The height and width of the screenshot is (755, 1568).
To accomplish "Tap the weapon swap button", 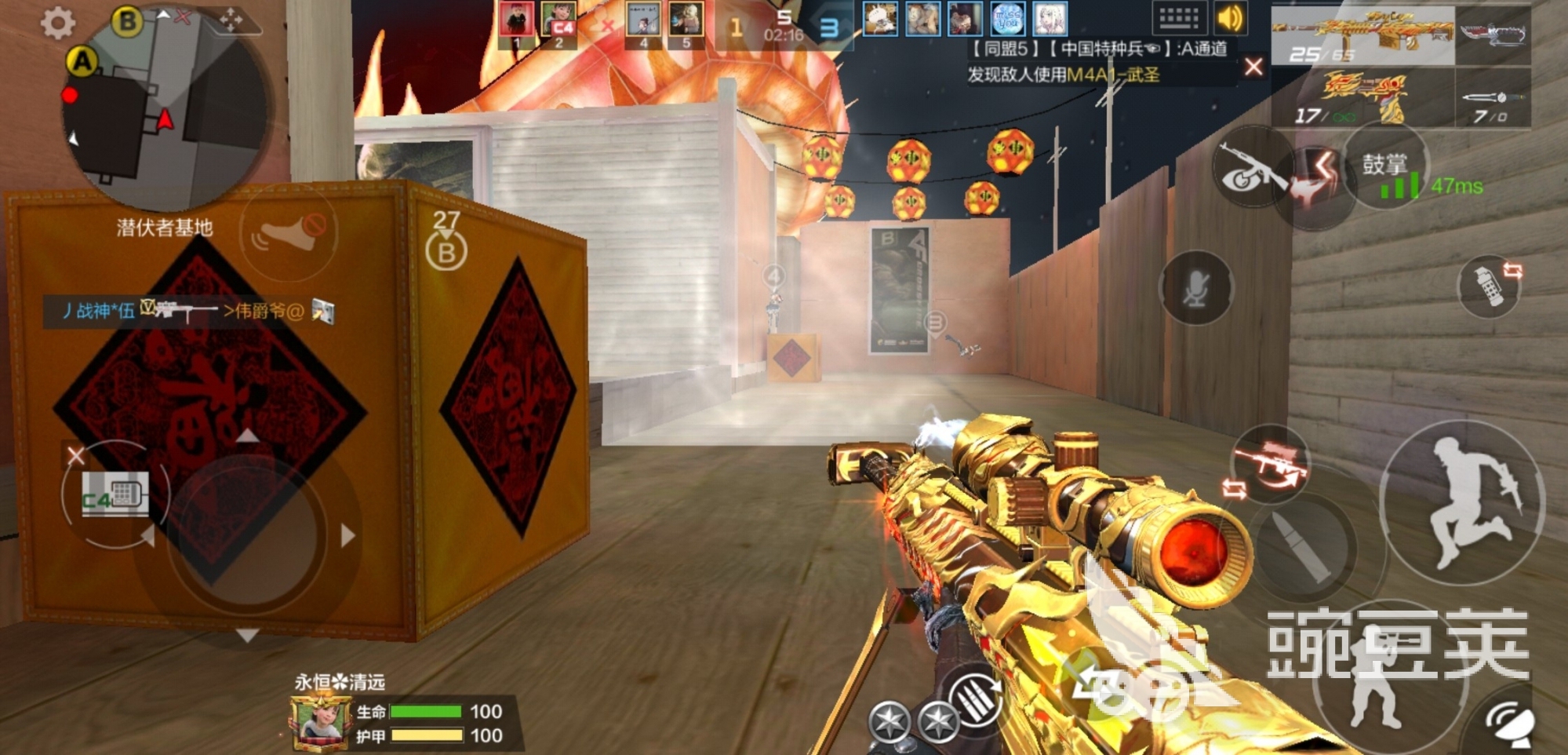I will pos(1268,465).
